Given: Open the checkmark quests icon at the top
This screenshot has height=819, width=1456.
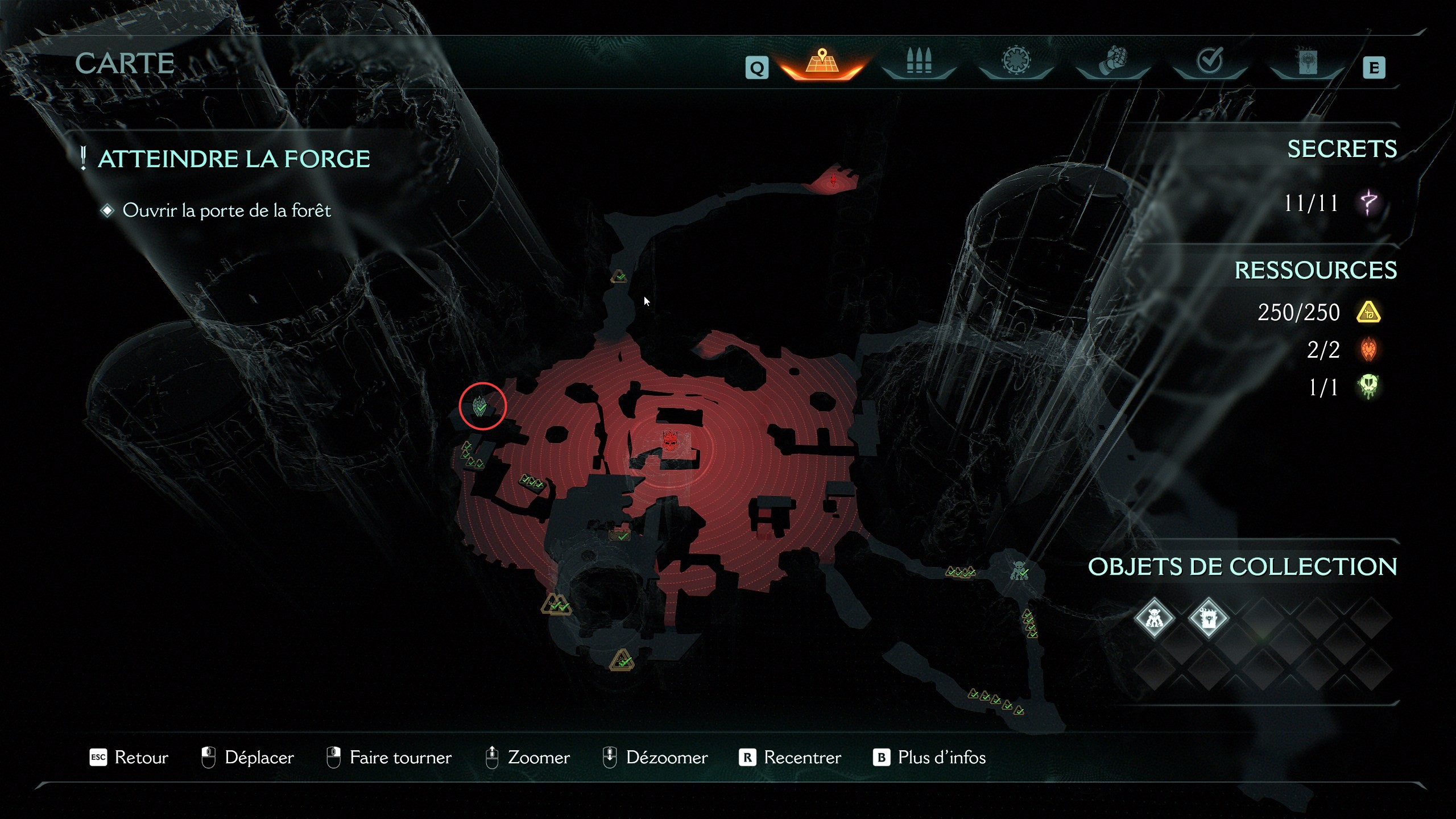Looking at the screenshot, I should click(x=1209, y=63).
